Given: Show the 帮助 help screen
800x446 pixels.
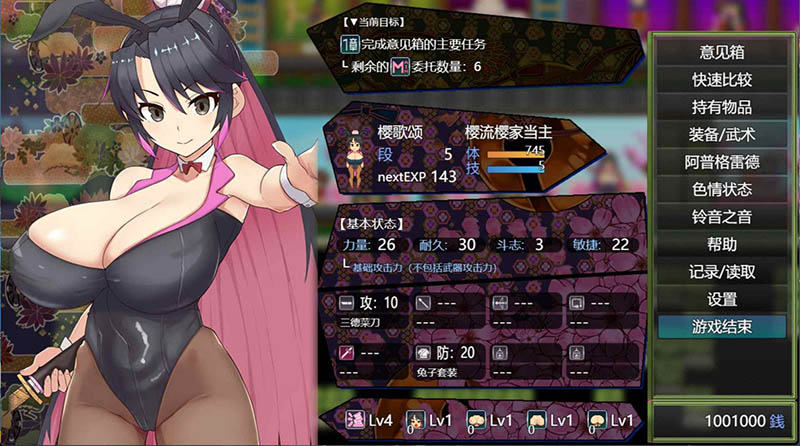Looking at the screenshot, I should [x=721, y=244].
